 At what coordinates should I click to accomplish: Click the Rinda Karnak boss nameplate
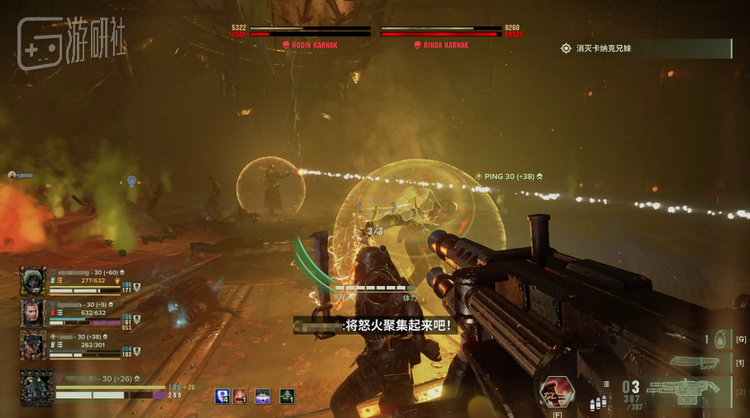tap(441, 45)
